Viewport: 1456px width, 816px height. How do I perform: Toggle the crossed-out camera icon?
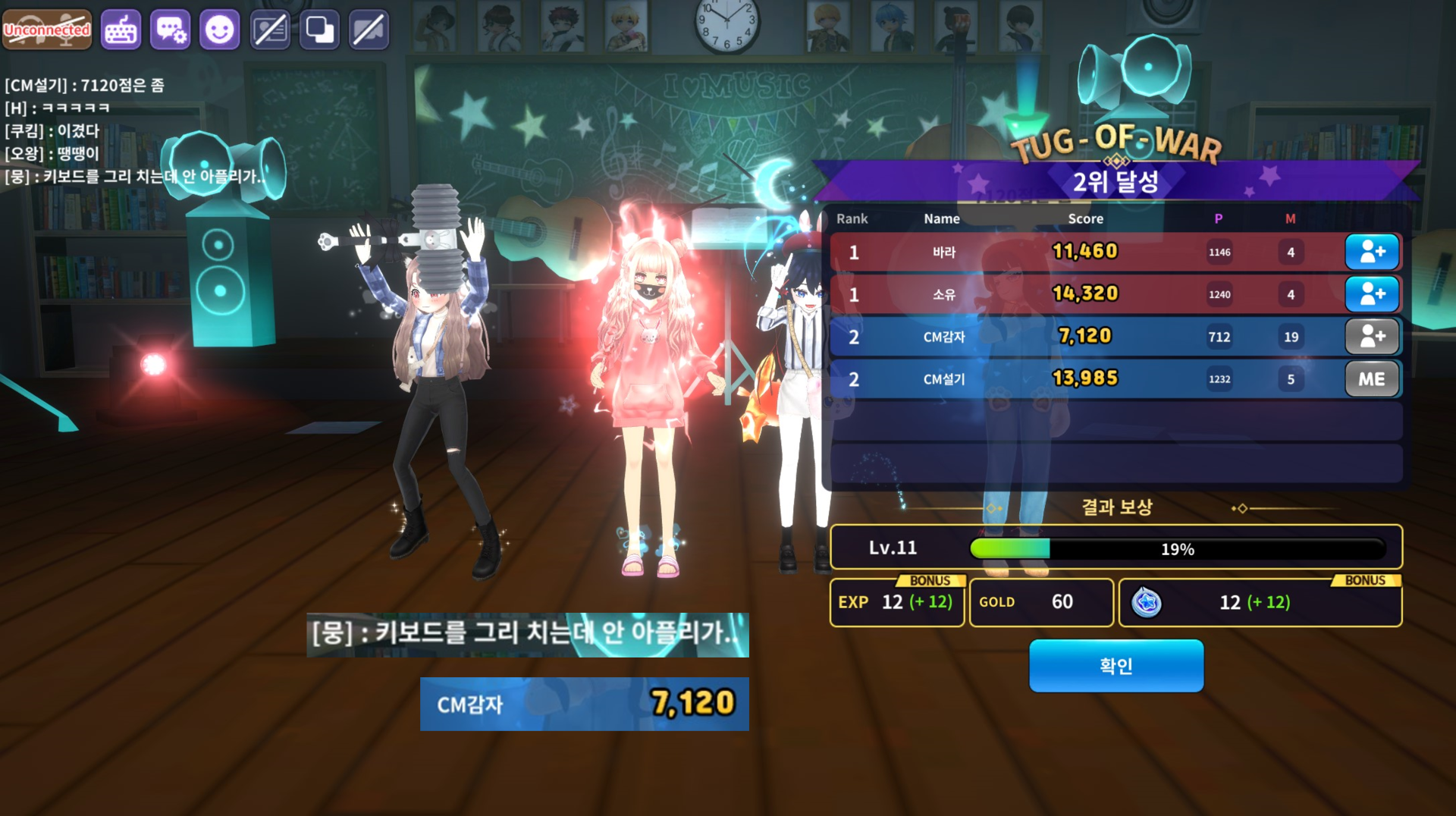click(369, 30)
